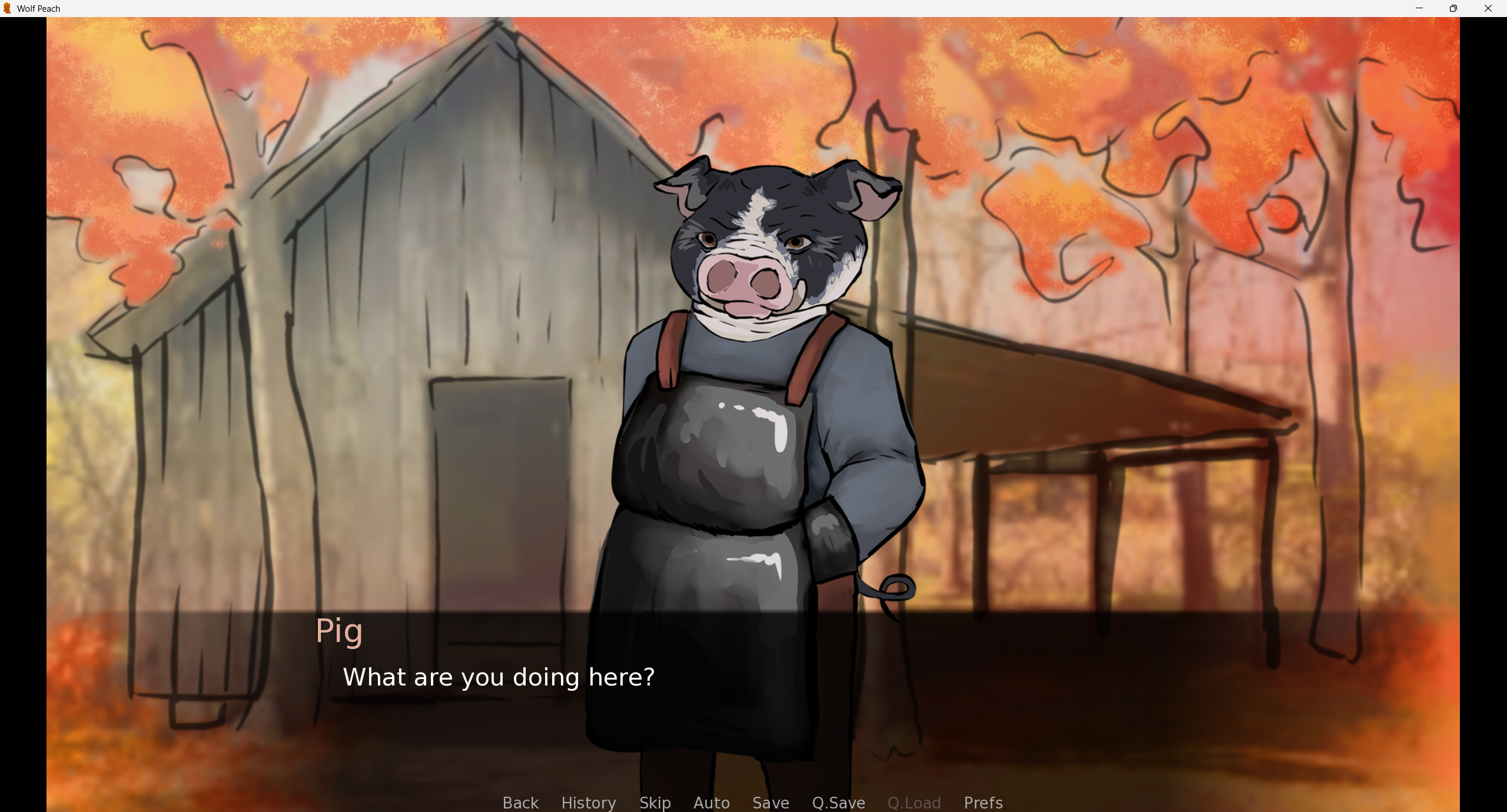Minimize the Wolf Peach window

(1419, 8)
